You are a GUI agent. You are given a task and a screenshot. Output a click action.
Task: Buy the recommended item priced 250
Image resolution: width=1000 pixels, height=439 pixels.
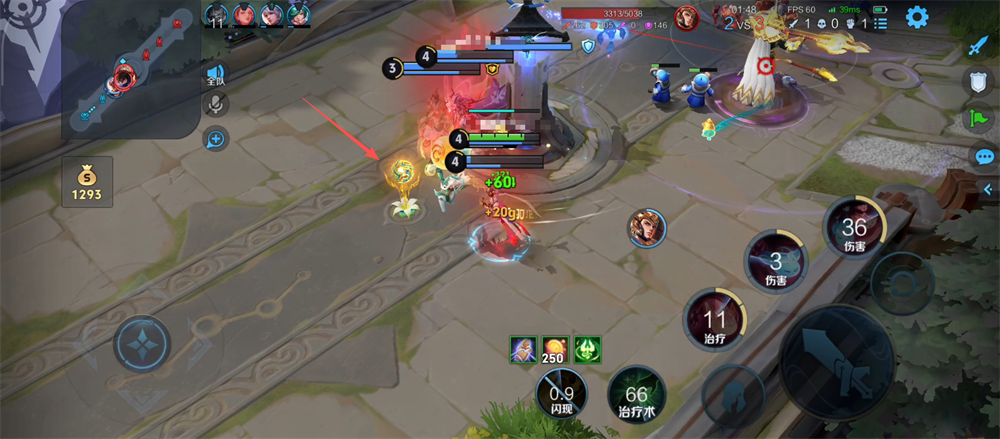click(555, 350)
